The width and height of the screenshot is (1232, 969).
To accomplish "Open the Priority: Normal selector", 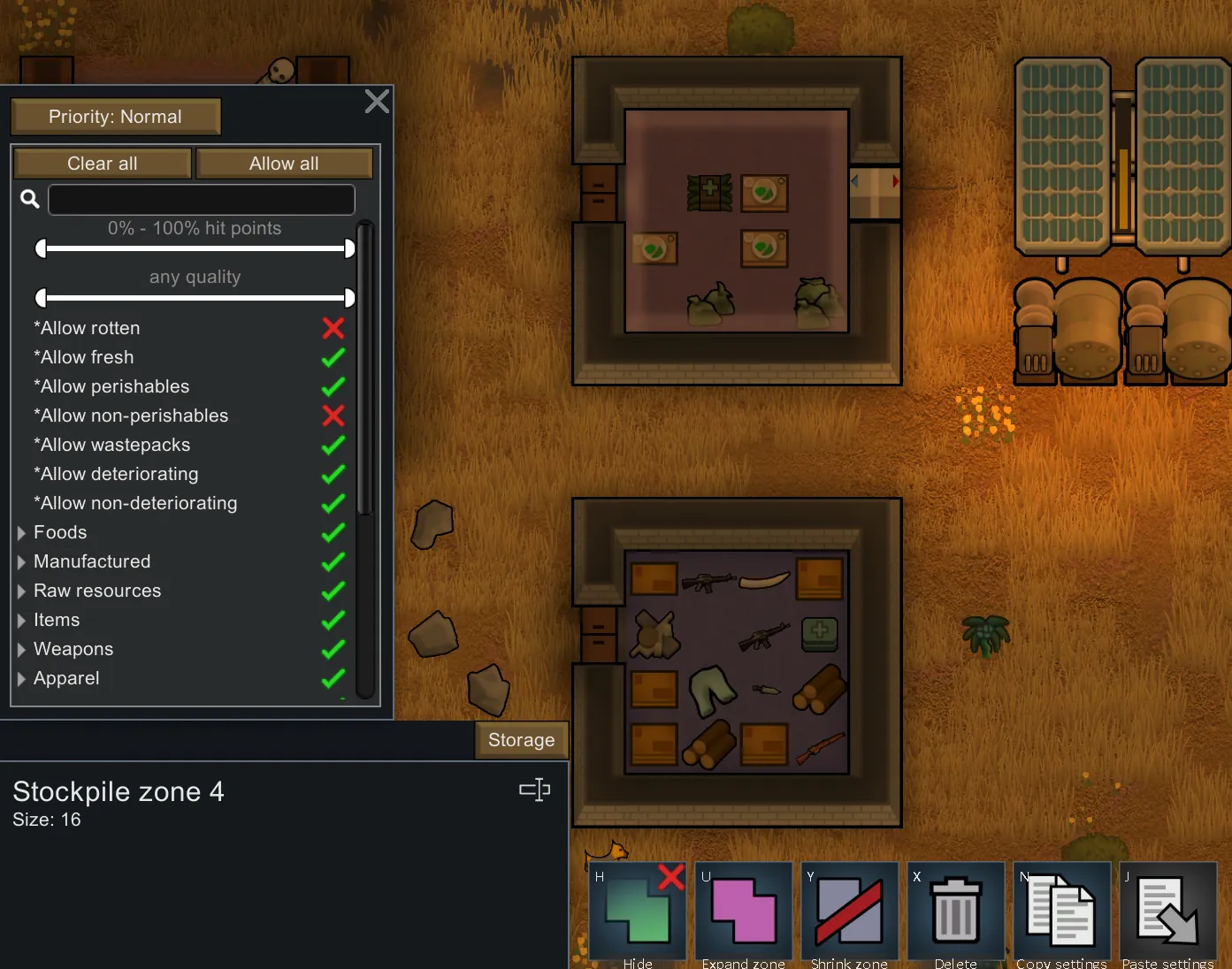I will pos(115,117).
